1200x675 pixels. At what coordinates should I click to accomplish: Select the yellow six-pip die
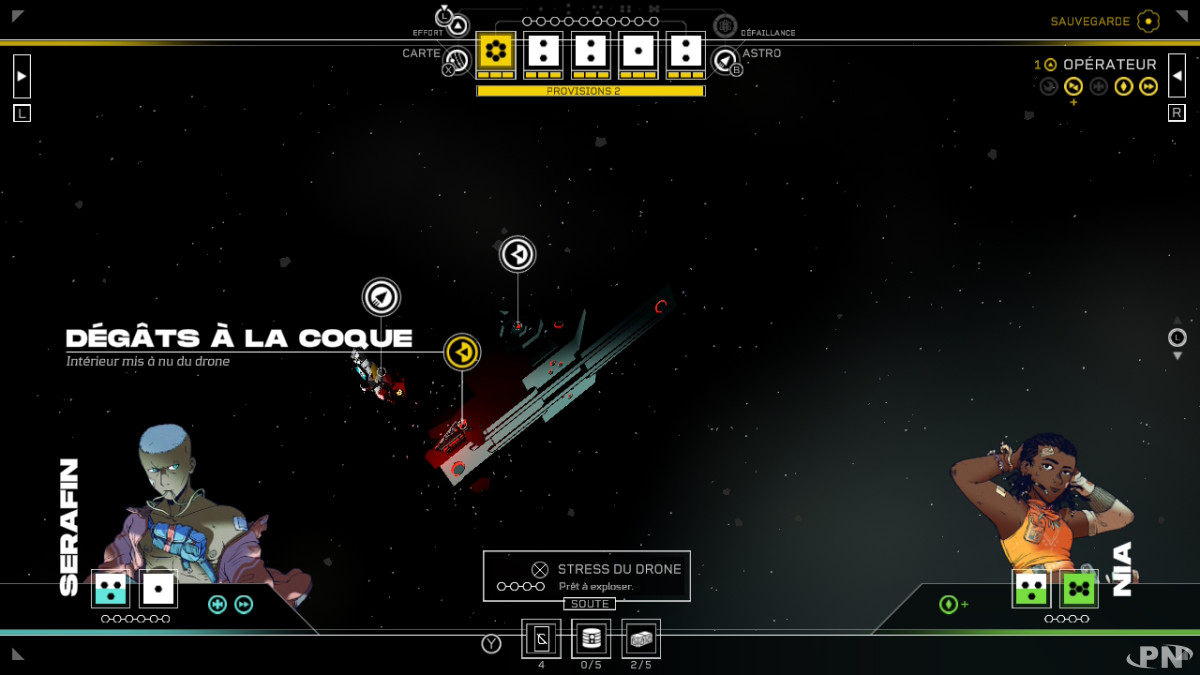495,50
